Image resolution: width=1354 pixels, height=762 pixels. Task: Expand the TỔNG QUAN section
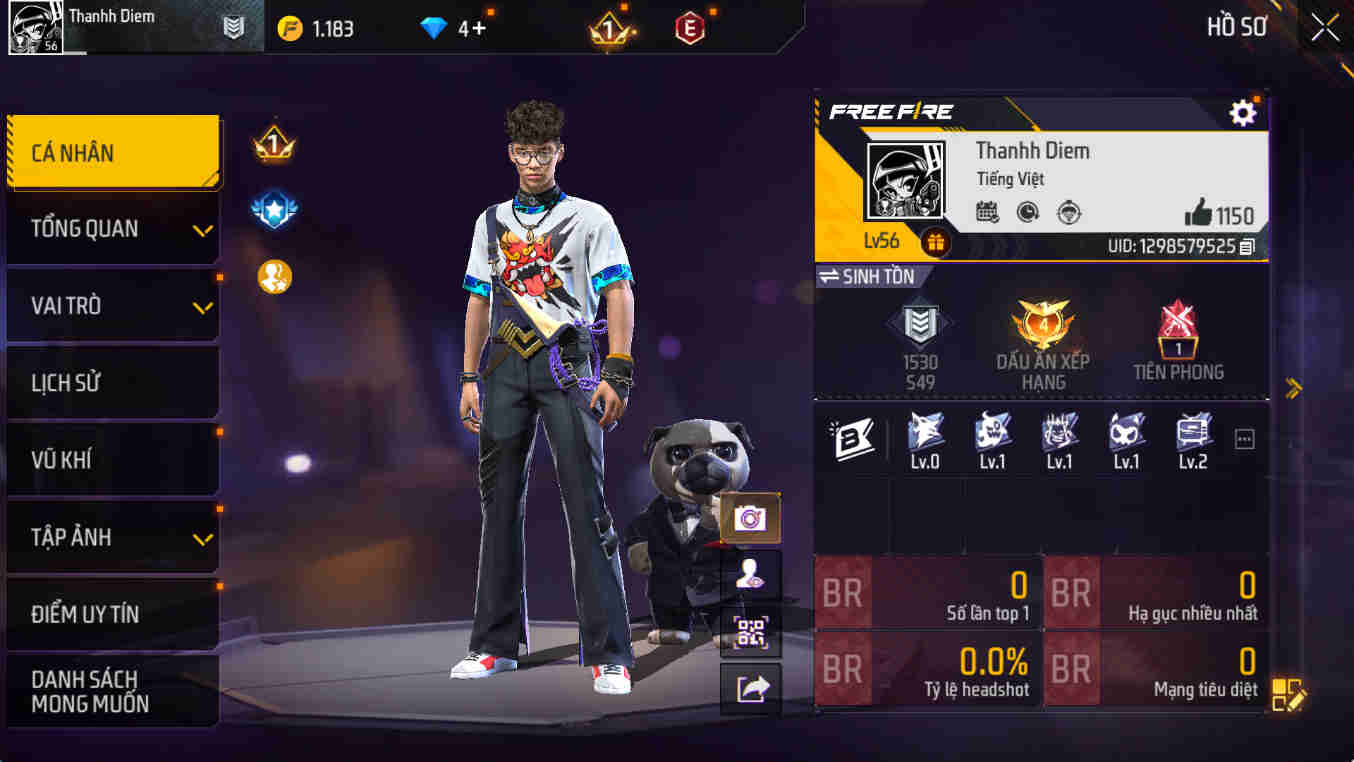click(110, 228)
